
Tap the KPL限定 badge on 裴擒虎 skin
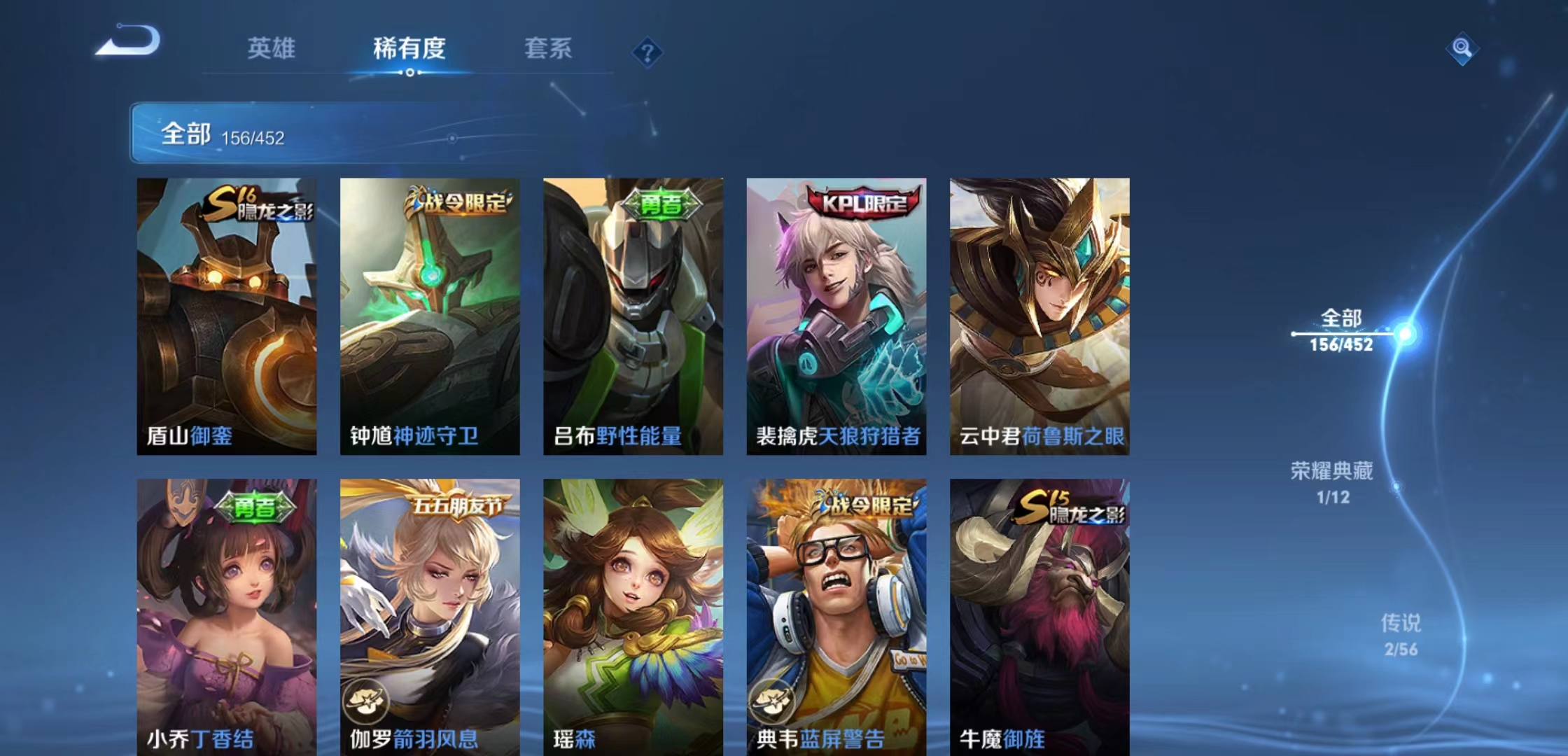(x=864, y=201)
